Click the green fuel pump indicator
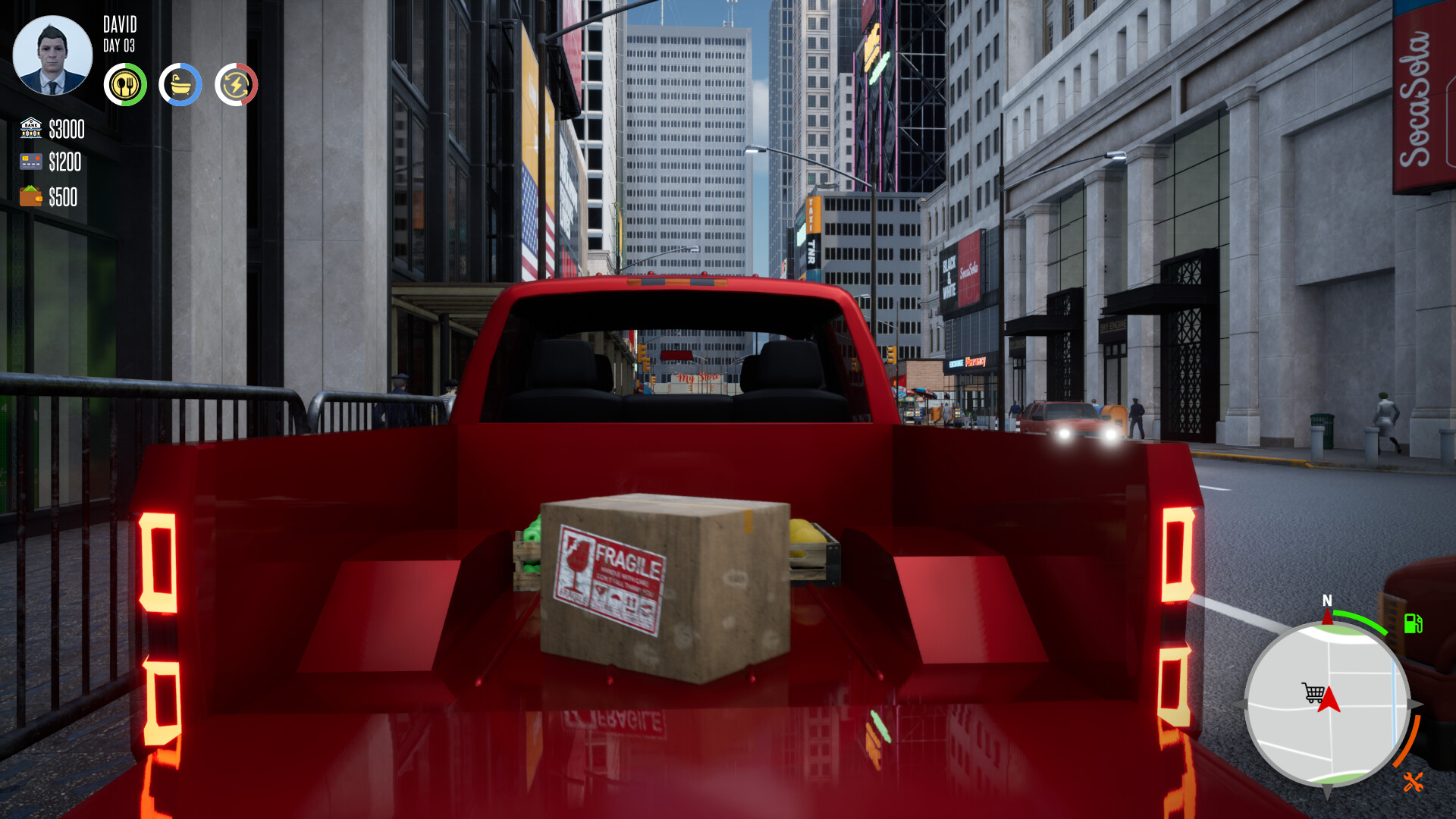 (1414, 623)
